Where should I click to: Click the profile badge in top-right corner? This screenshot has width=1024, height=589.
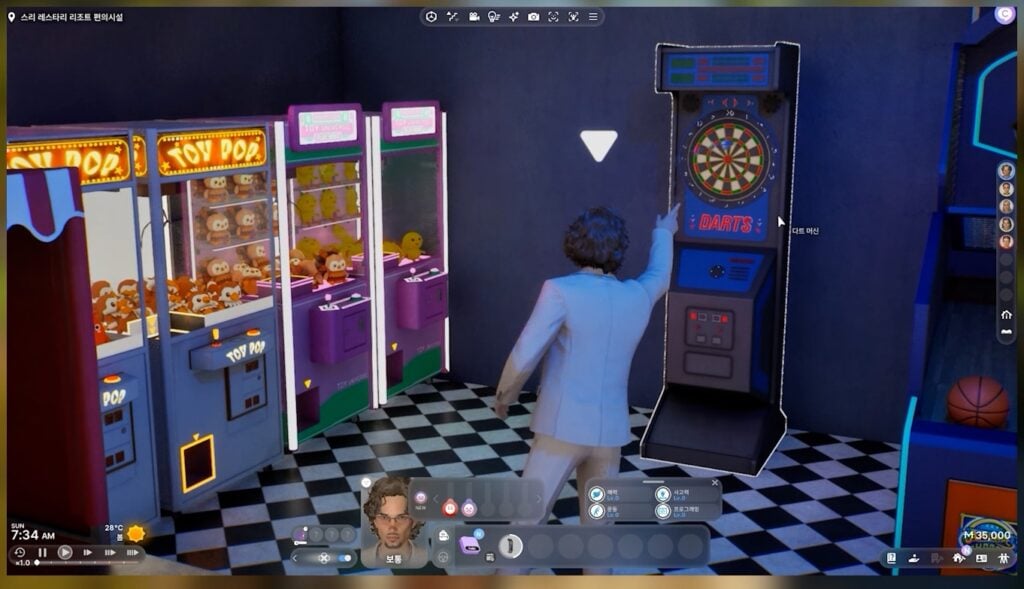(1005, 14)
